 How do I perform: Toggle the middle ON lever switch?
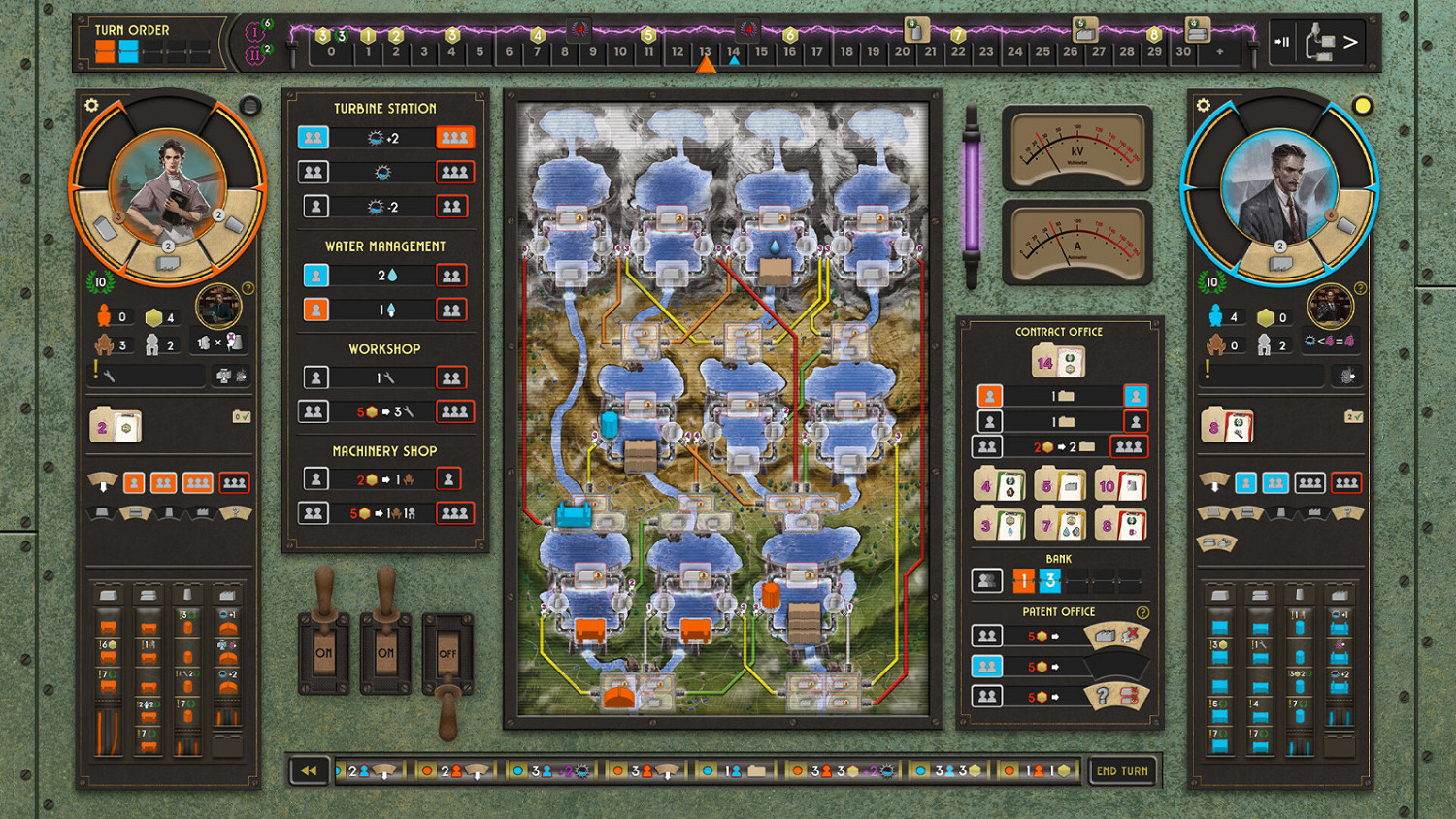pyautogui.click(x=386, y=650)
